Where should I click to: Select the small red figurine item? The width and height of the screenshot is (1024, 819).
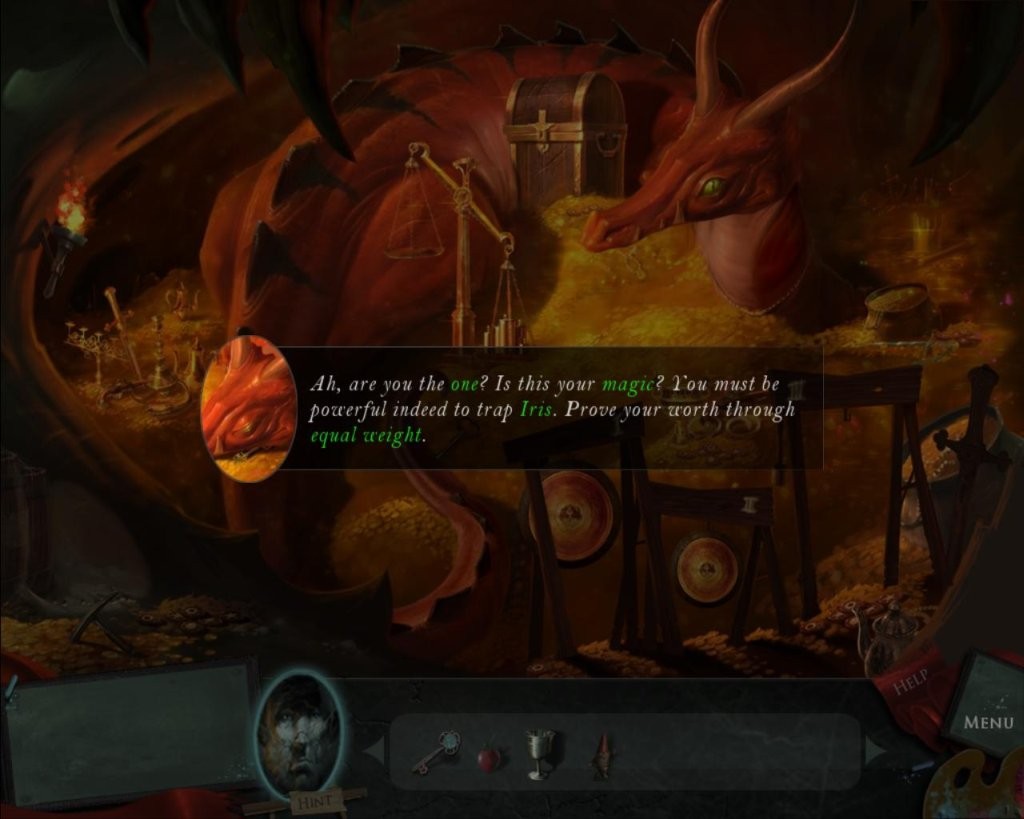(x=602, y=756)
